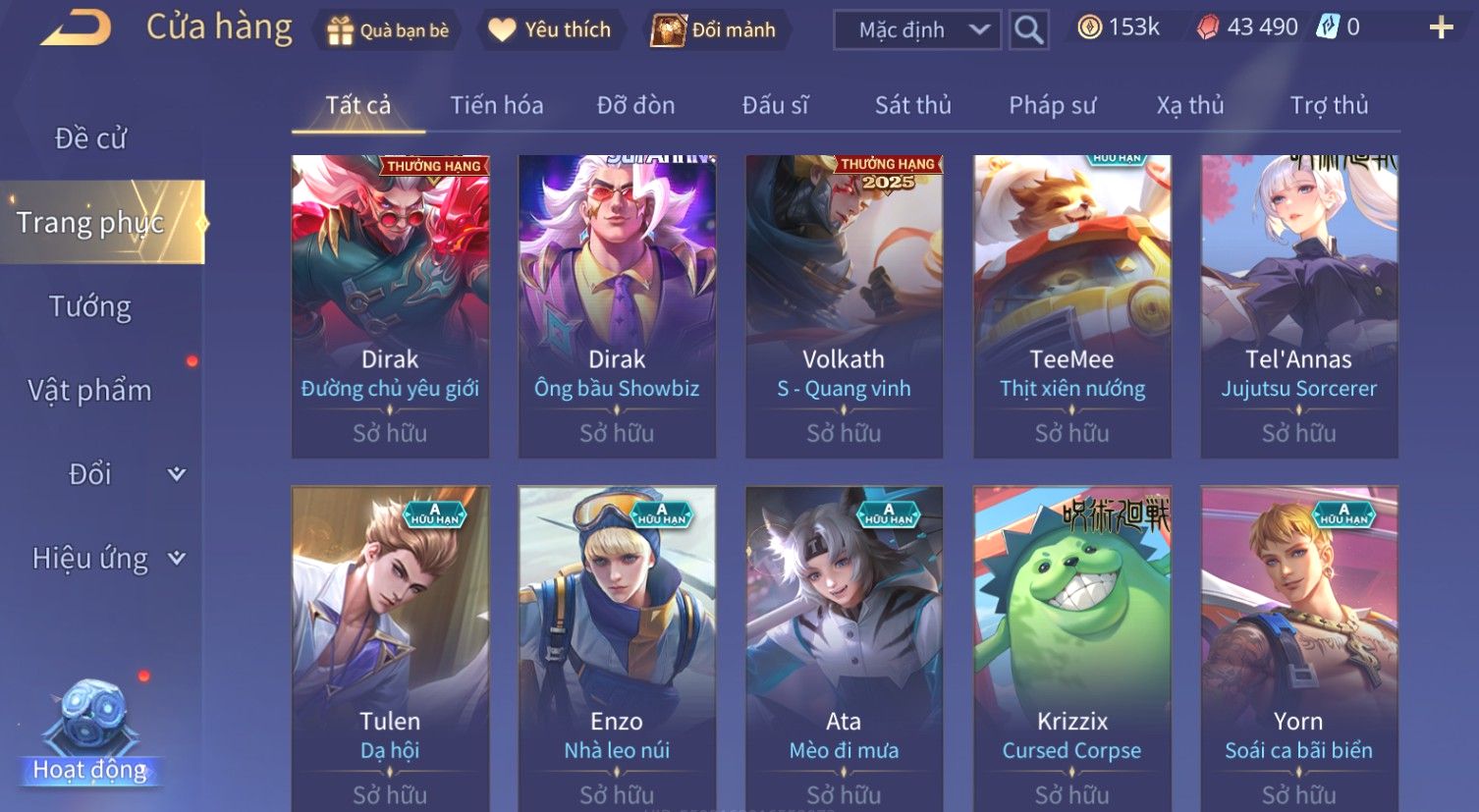Open Đổi mảnh fragment exchange
Screen dimensions: 1479x812
pyautogui.click(x=714, y=30)
